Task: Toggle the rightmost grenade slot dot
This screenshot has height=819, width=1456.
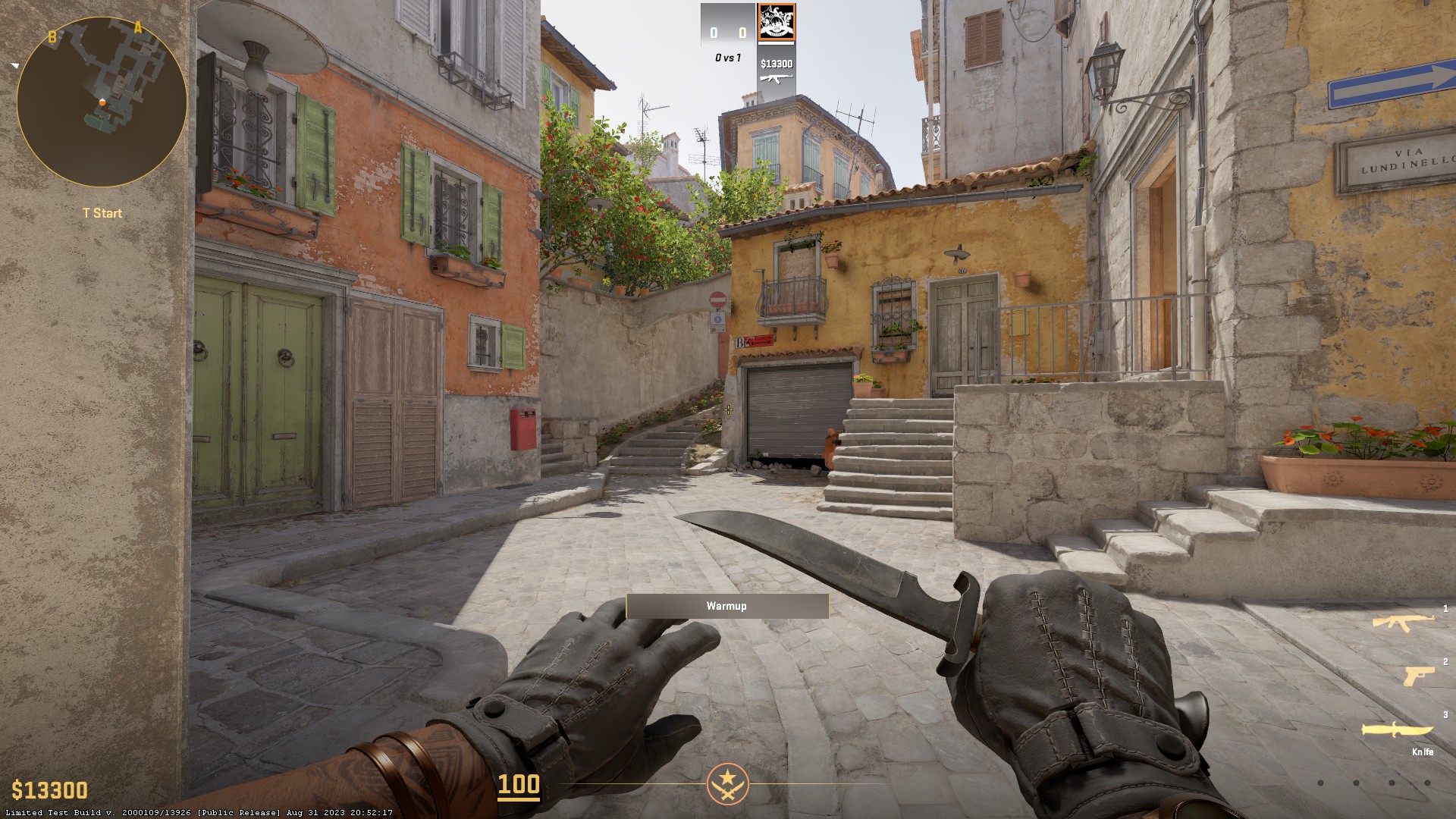Action: click(1428, 783)
